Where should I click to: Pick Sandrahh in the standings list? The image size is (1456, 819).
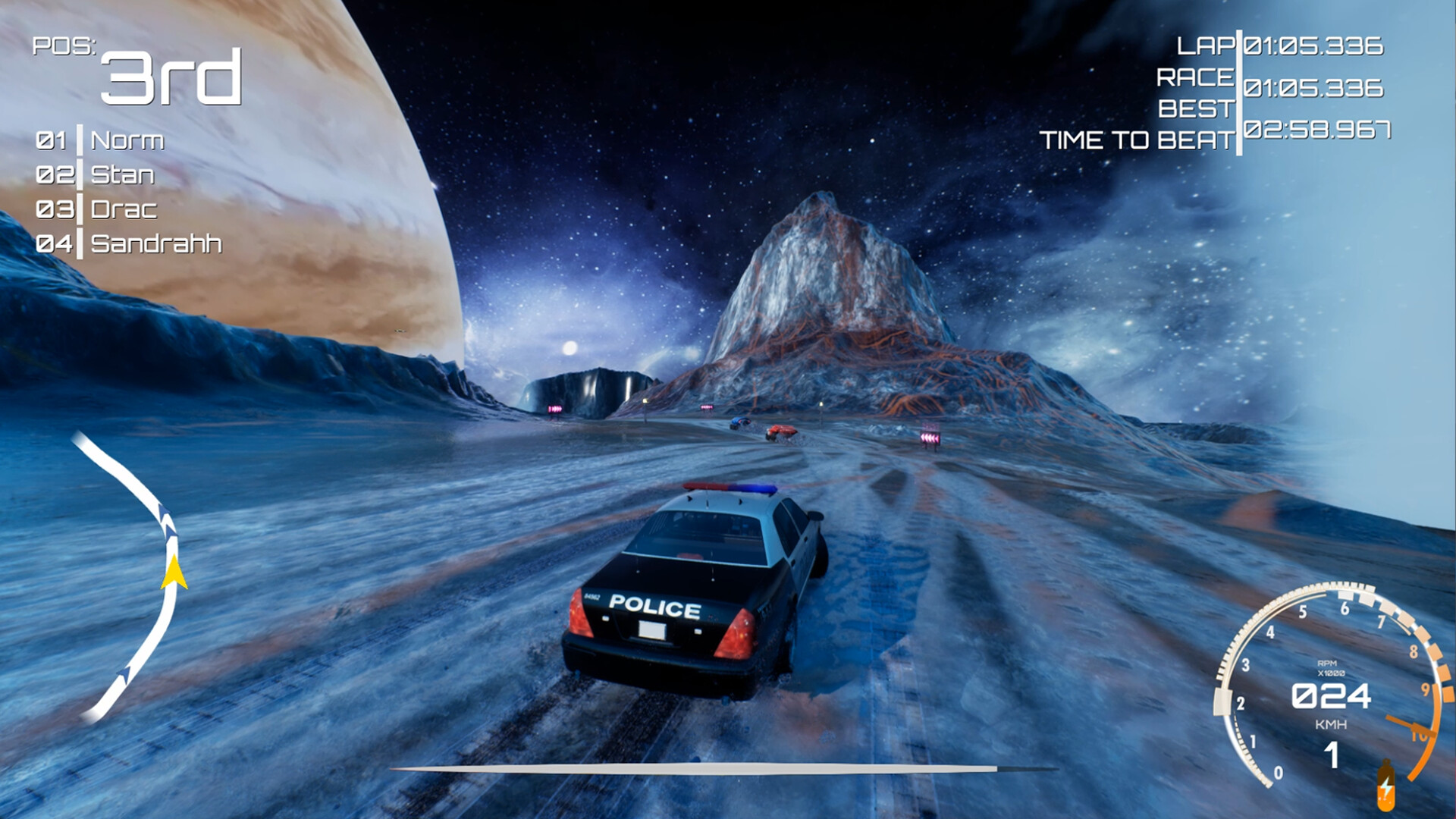[155, 243]
